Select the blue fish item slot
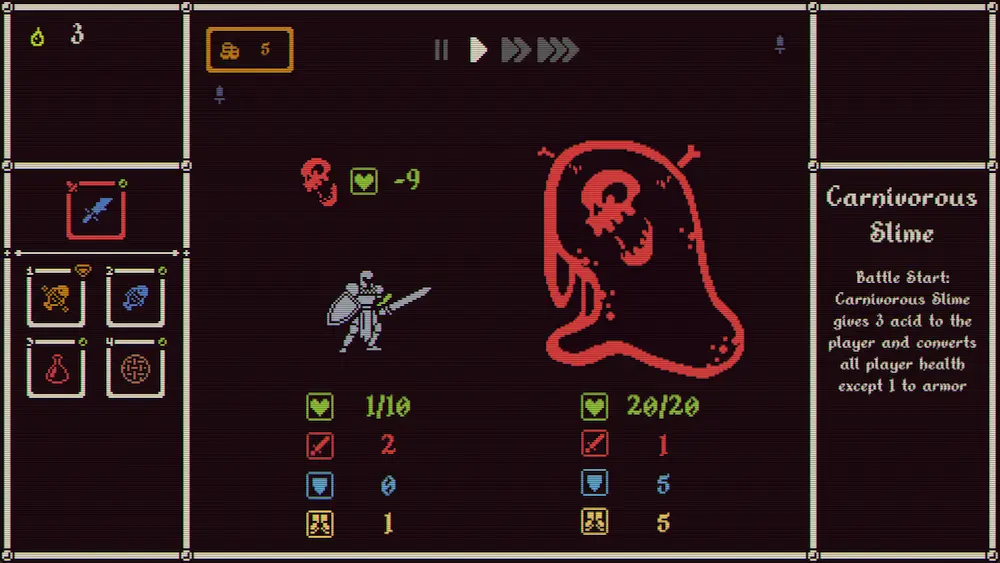This screenshot has width=1000, height=563. click(x=135, y=297)
